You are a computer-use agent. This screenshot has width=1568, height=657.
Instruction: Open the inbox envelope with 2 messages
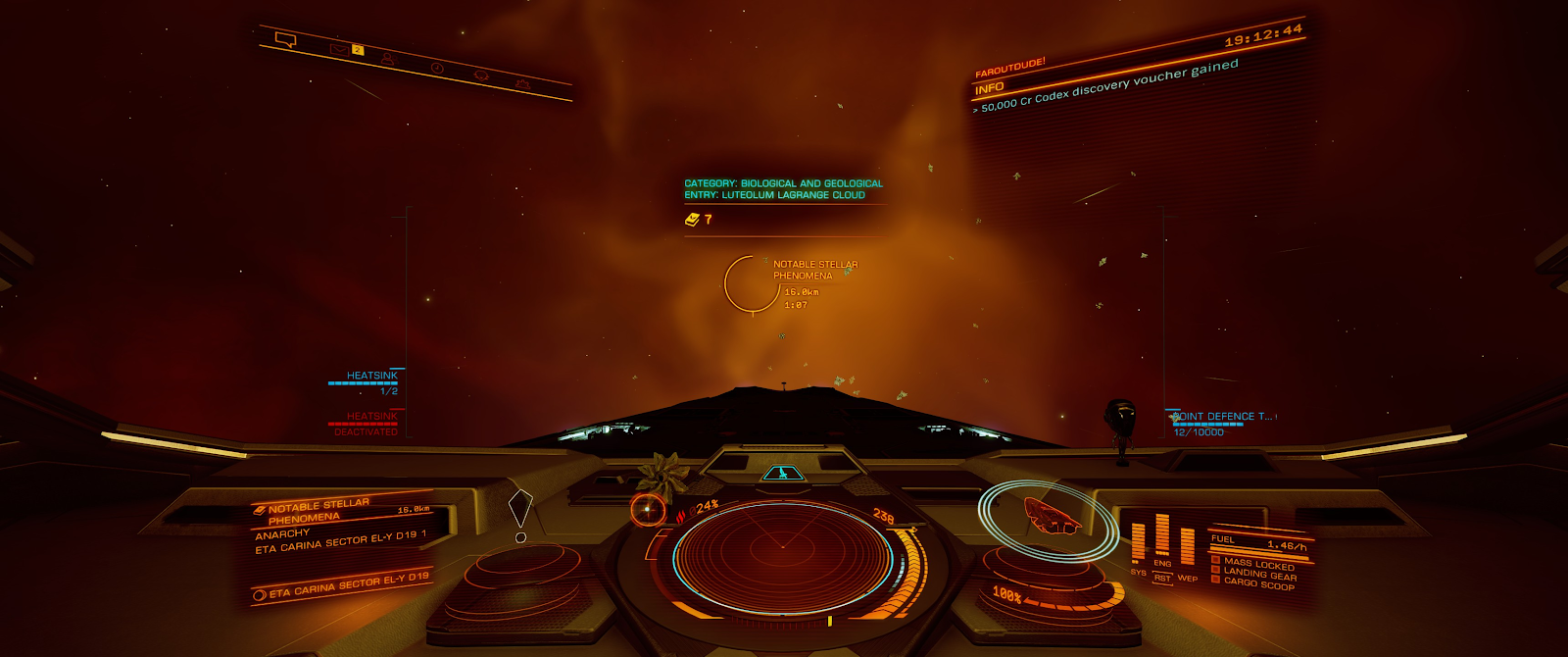pos(339,49)
